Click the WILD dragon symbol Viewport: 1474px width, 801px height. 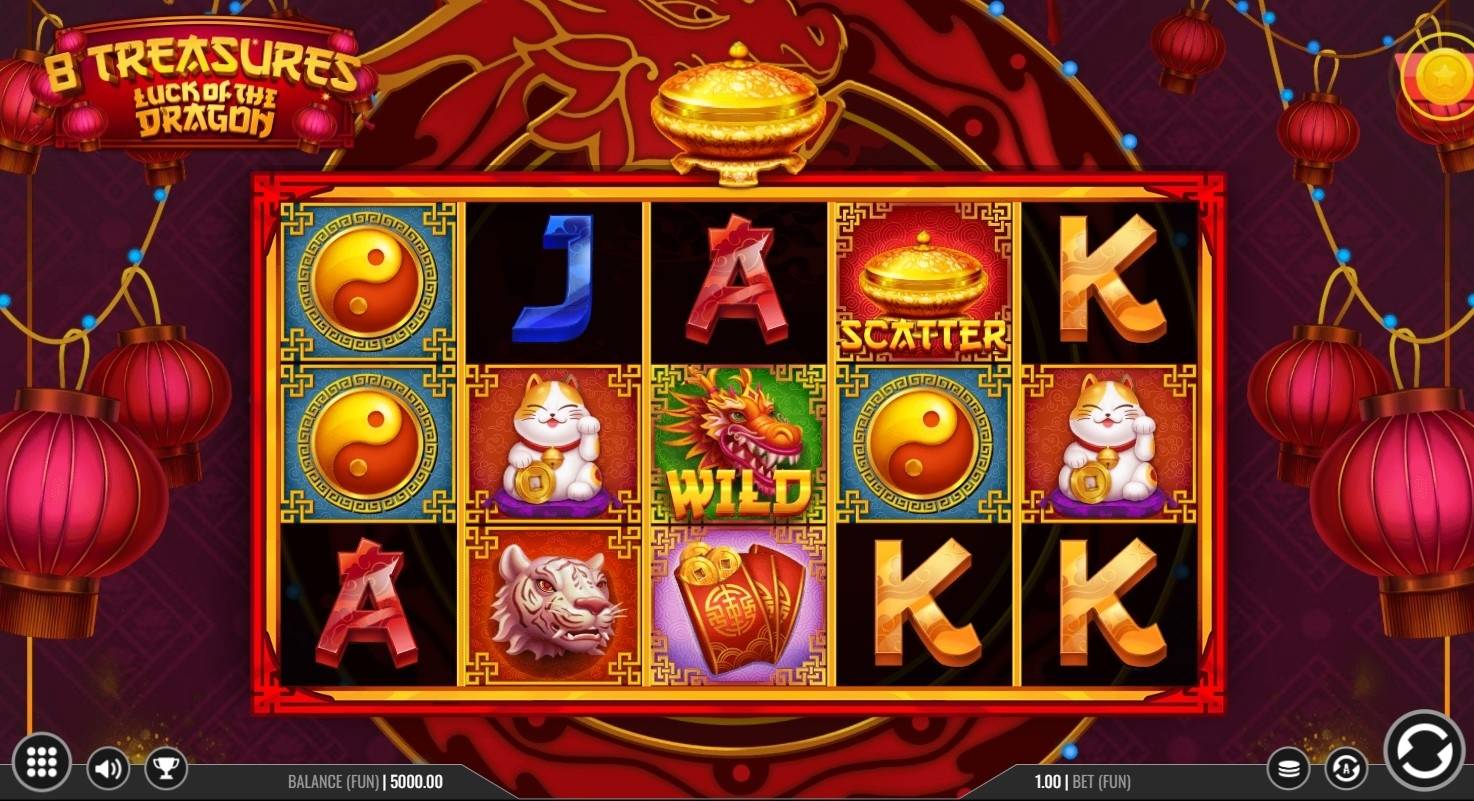[737, 445]
